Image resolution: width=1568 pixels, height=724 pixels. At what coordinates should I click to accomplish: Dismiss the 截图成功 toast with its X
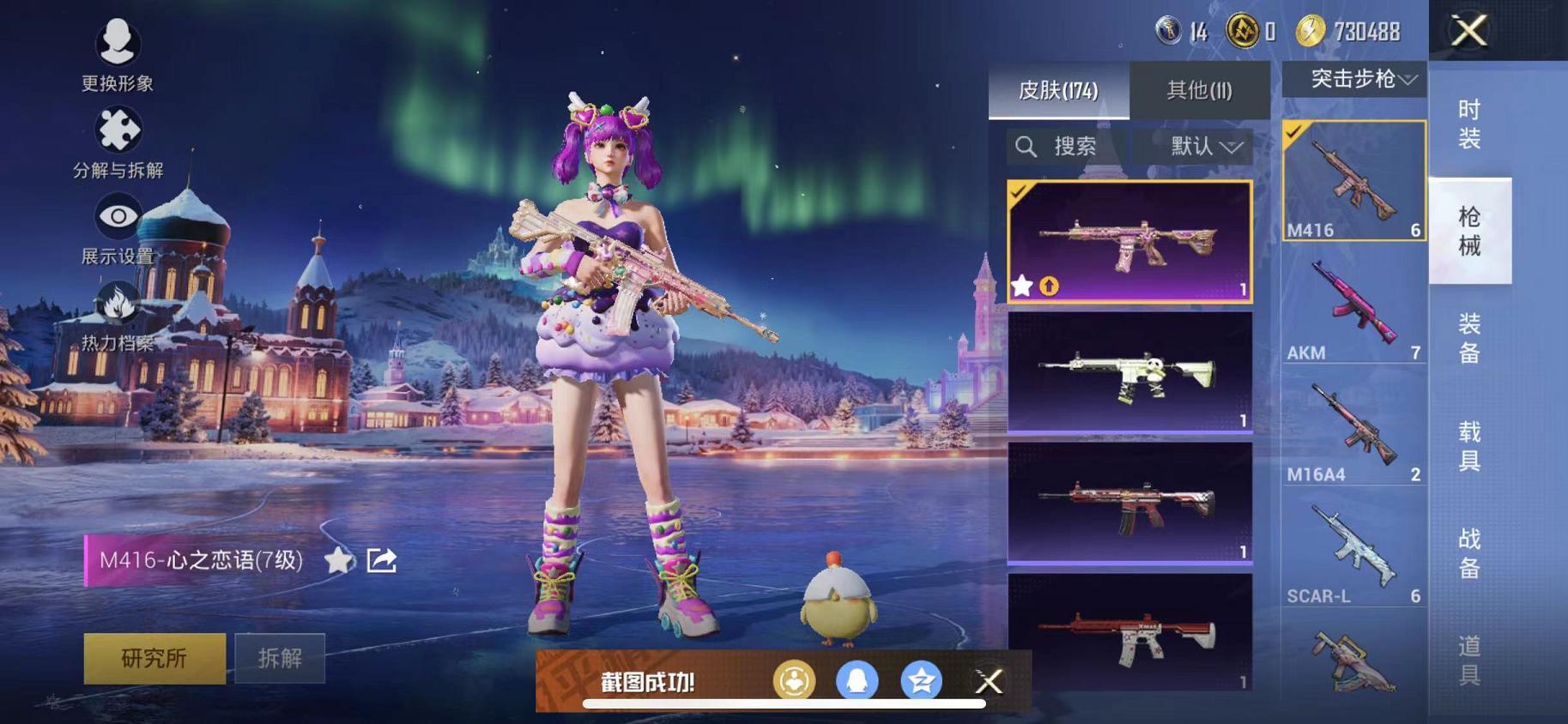pos(989,681)
